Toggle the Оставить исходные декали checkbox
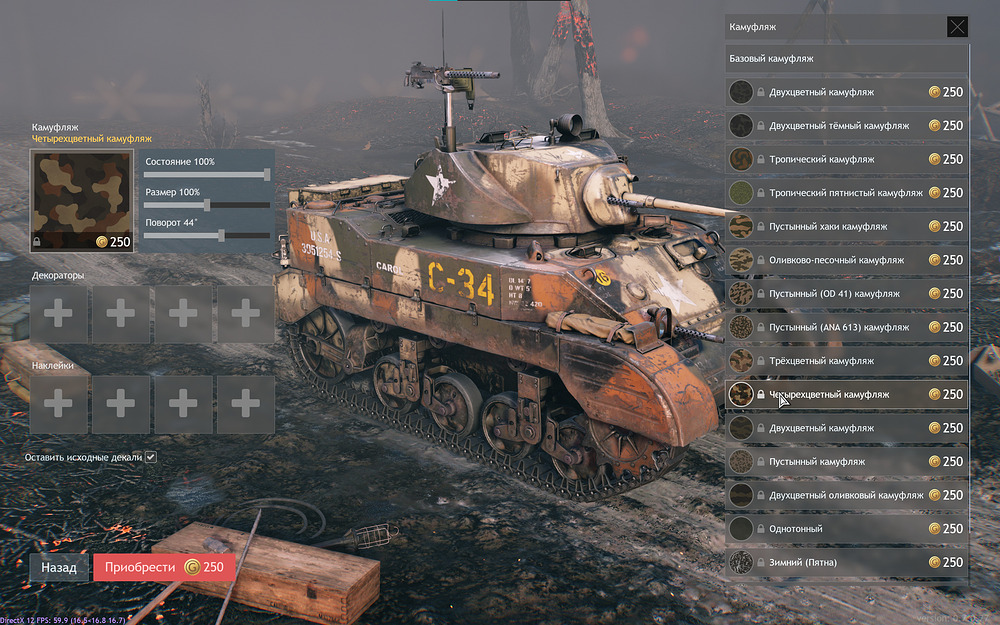Screen dimensions: 1000x625 tap(151, 457)
